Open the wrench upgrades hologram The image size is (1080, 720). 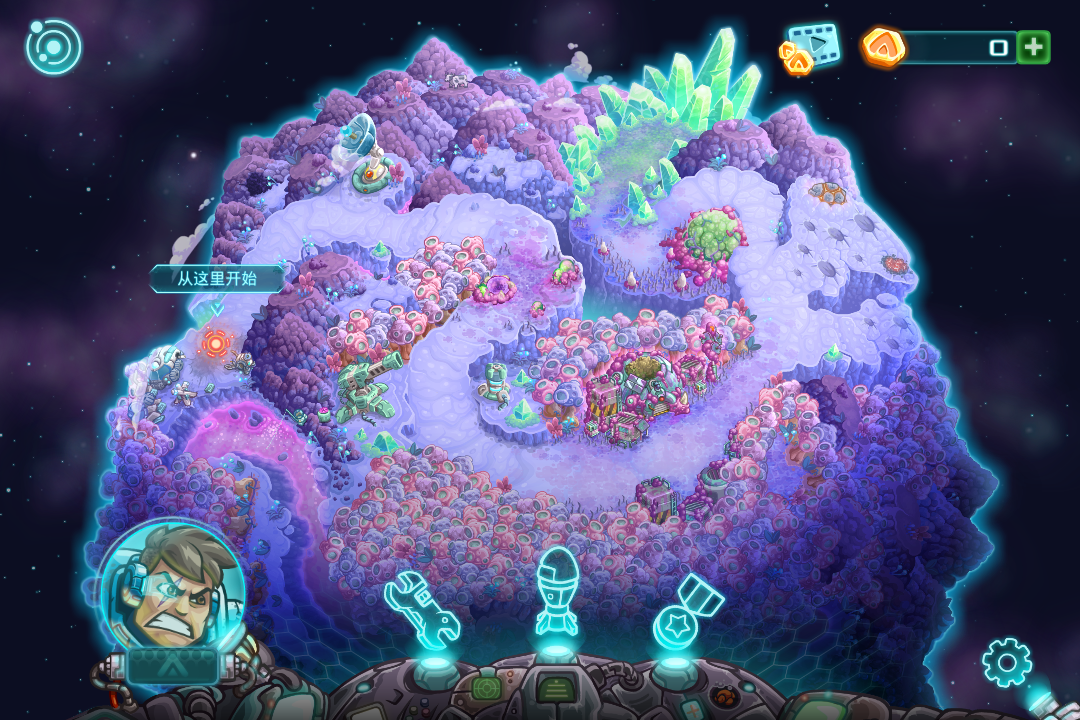click(x=422, y=608)
